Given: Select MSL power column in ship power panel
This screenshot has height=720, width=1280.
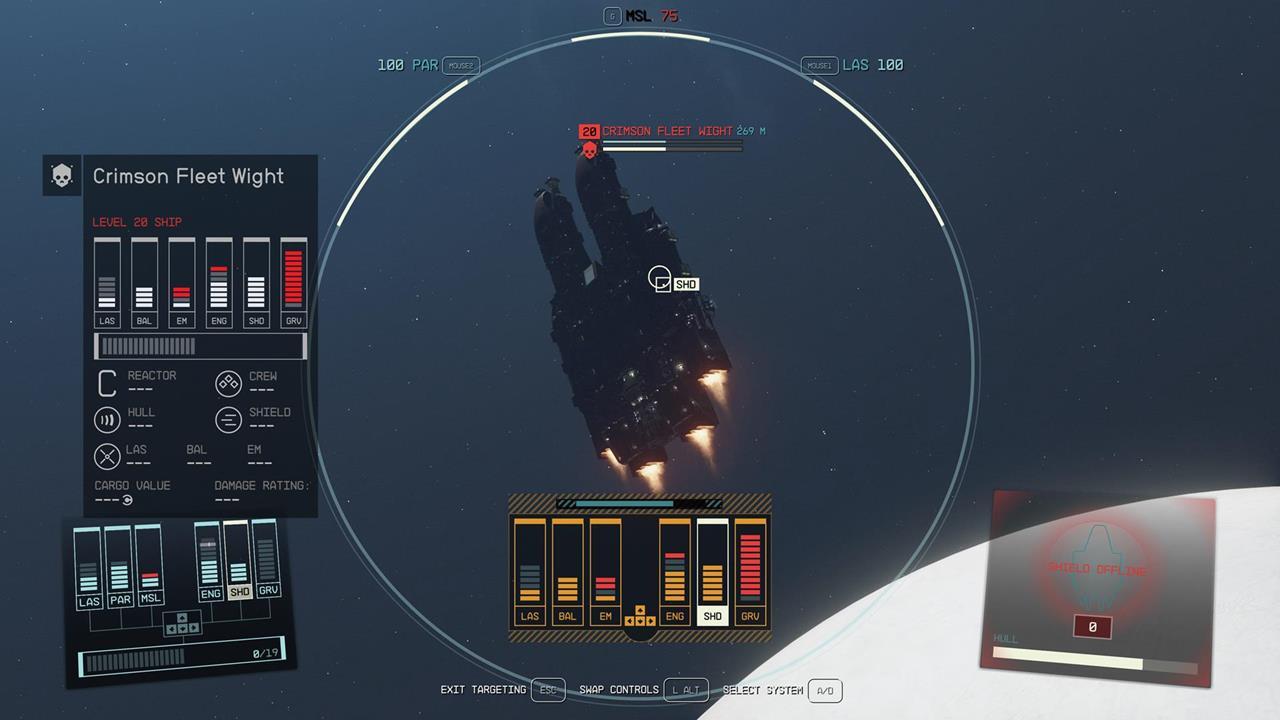Looking at the screenshot, I should pos(150,568).
